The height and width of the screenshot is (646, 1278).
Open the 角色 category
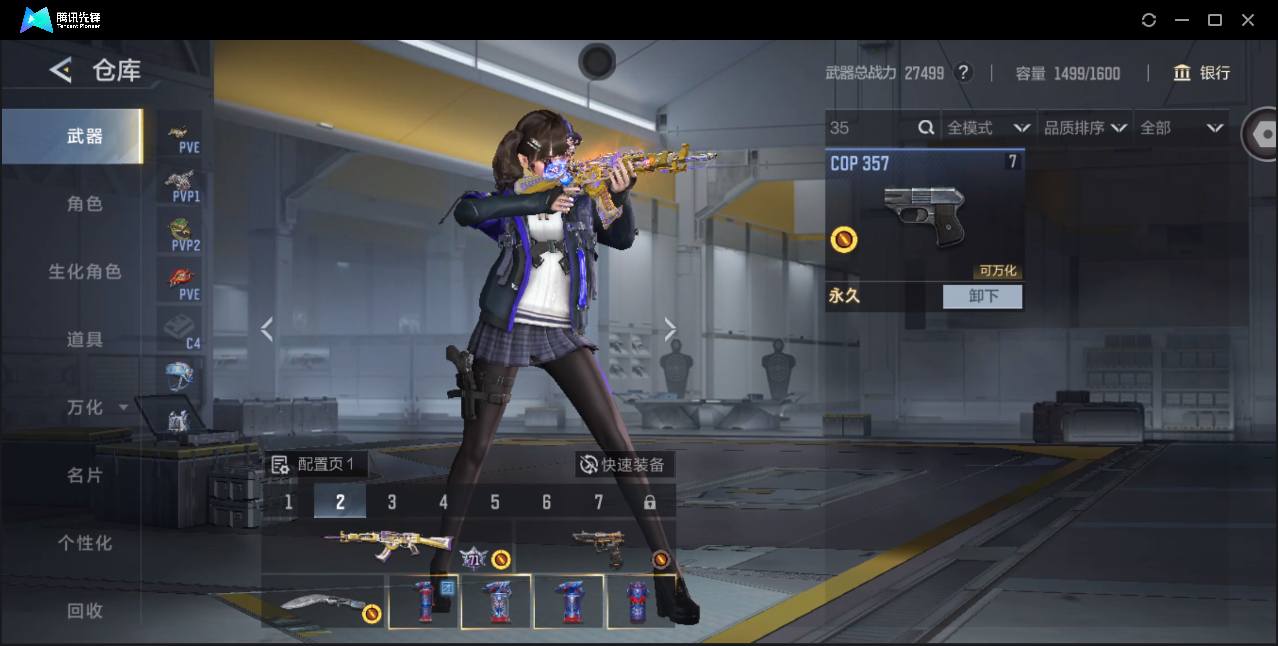tap(84, 204)
